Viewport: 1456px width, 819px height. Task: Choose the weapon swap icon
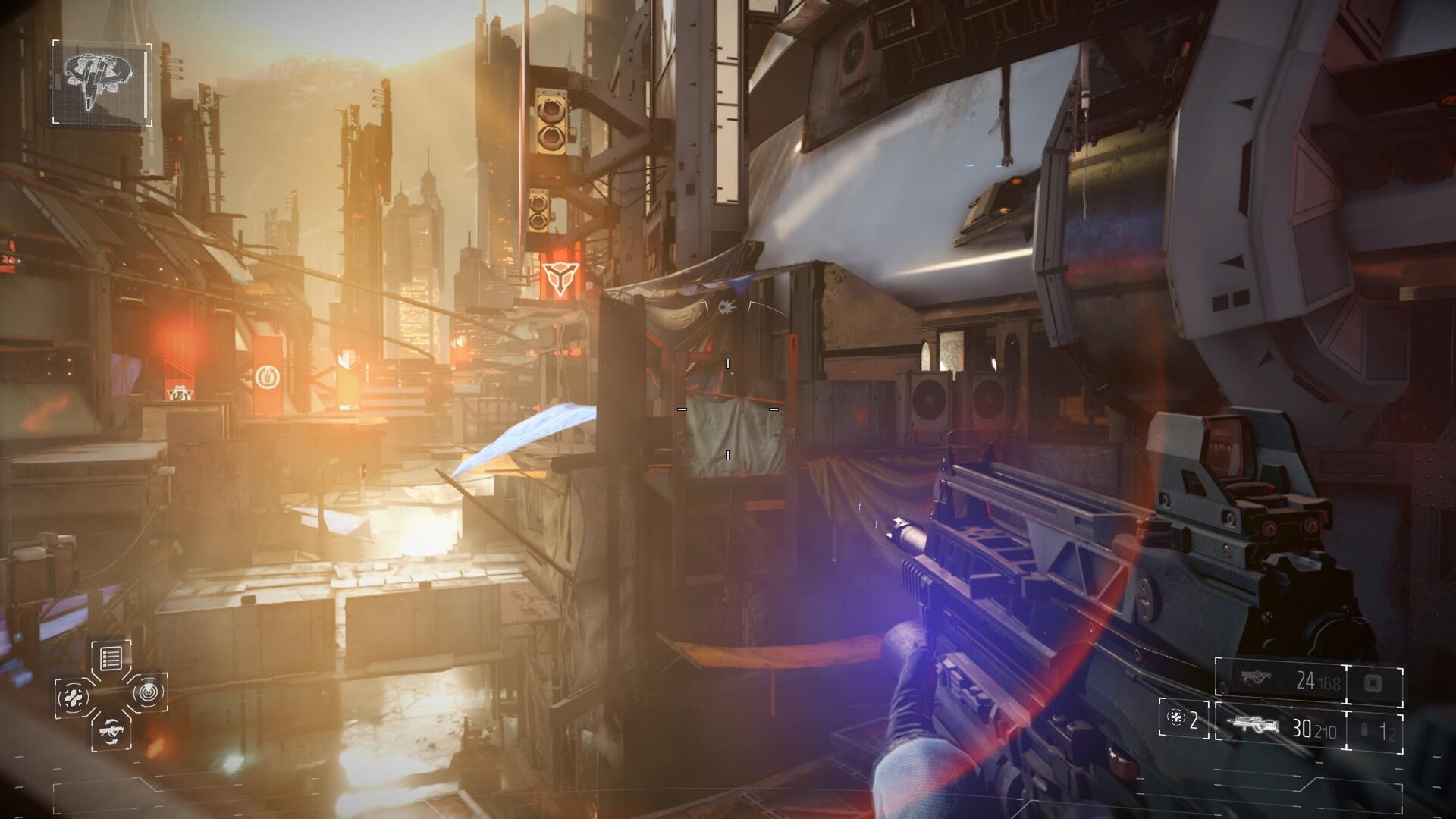111,732
